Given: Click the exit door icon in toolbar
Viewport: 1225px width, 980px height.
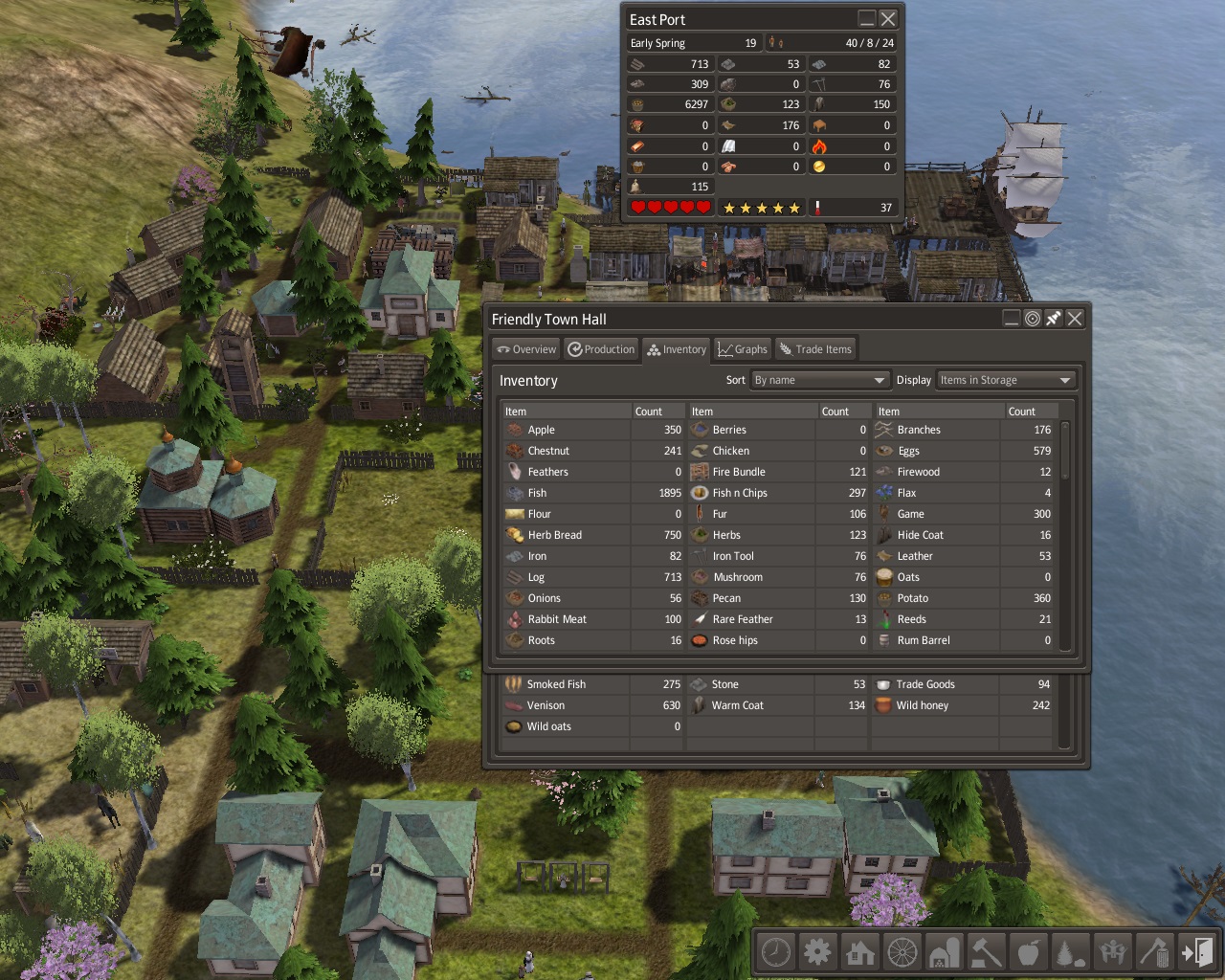Looking at the screenshot, I should click(x=1197, y=952).
